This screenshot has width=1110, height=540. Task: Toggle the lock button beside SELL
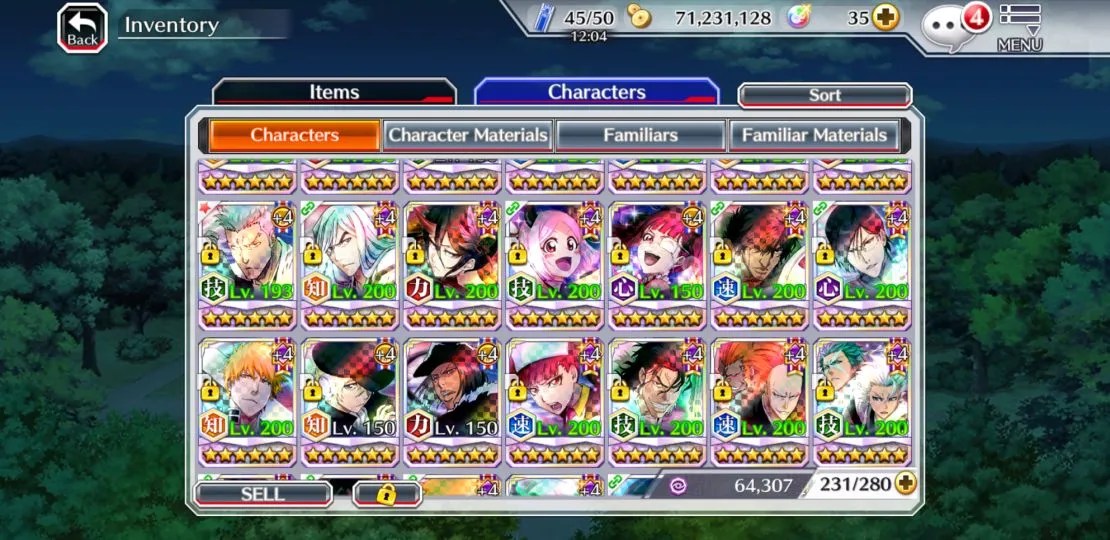[386, 494]
